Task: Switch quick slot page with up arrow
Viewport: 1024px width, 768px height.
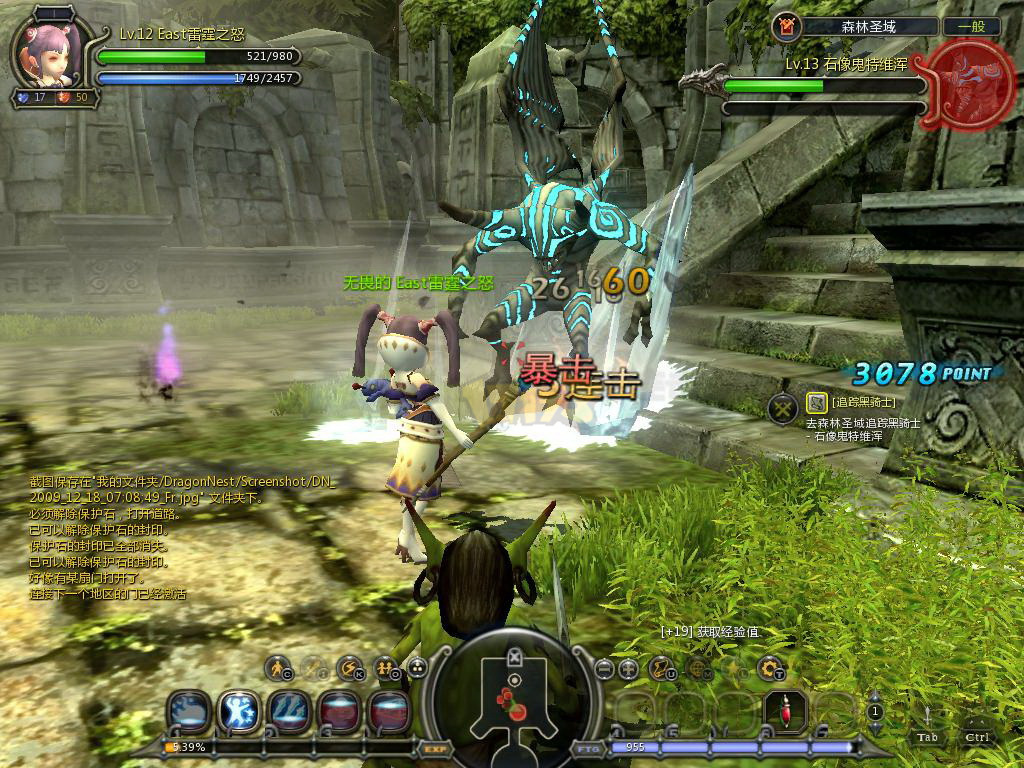Action: click(x=875, y=697)
